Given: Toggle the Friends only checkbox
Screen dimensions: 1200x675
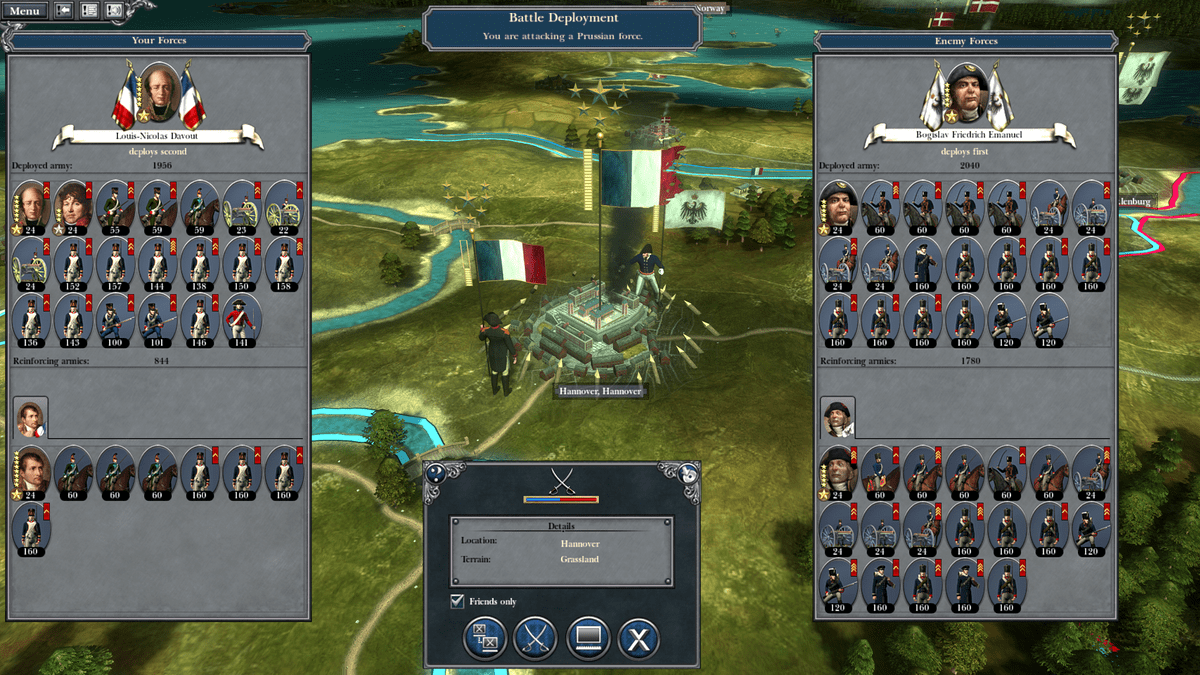Looking at the screenshot, I should point(457,601).
